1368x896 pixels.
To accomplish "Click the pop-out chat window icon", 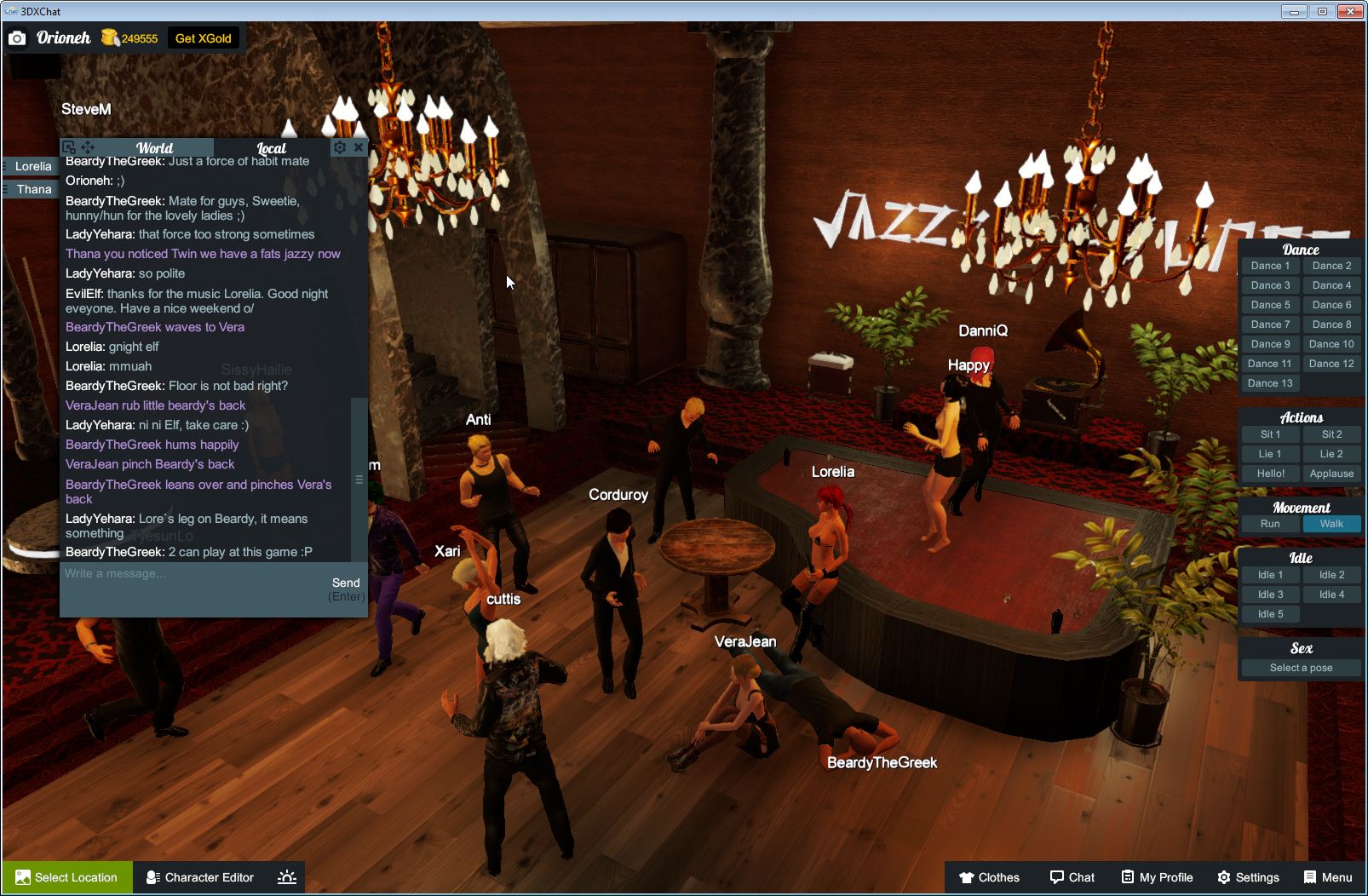I will tap(69, 146).
